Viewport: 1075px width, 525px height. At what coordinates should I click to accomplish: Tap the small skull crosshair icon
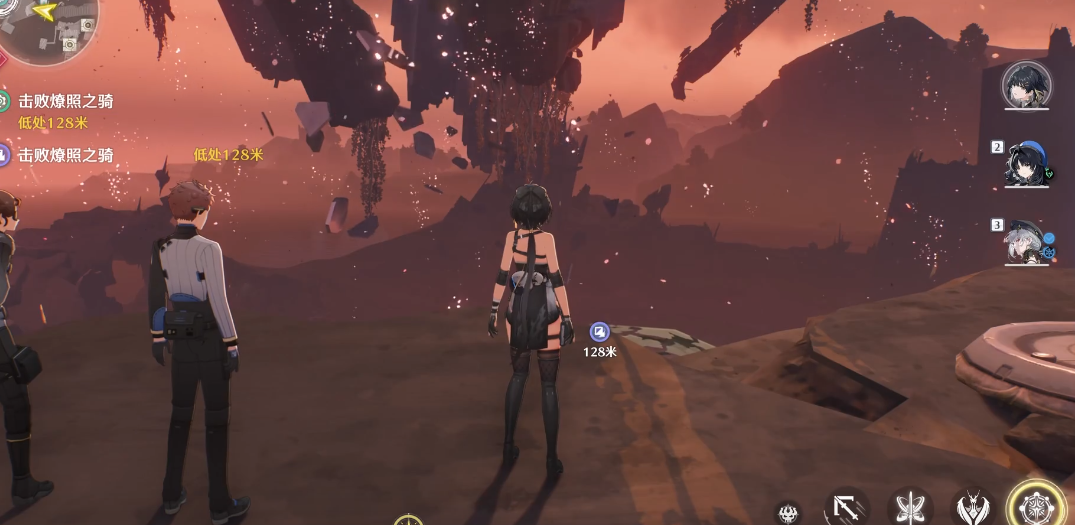pyautogui.click(x=789, y=513)
